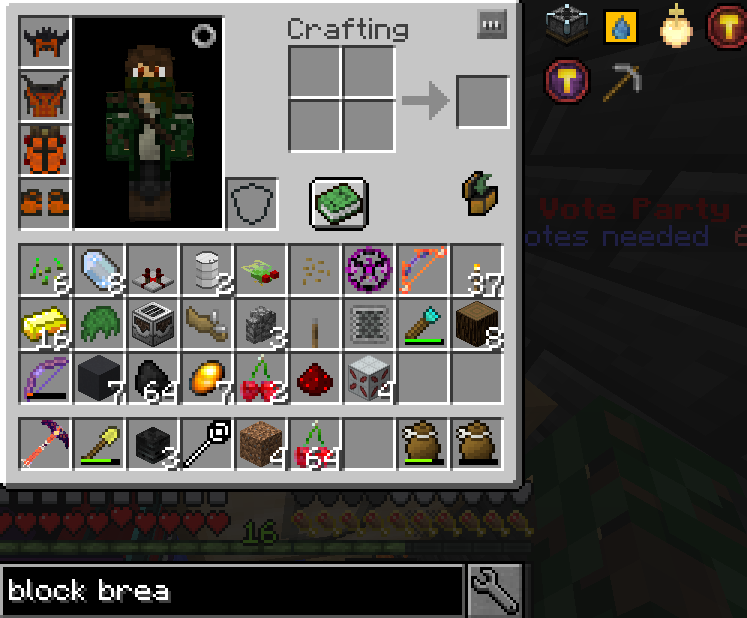Click the chest icon beside crafting
Screen dimensions: 747x618
481,194
